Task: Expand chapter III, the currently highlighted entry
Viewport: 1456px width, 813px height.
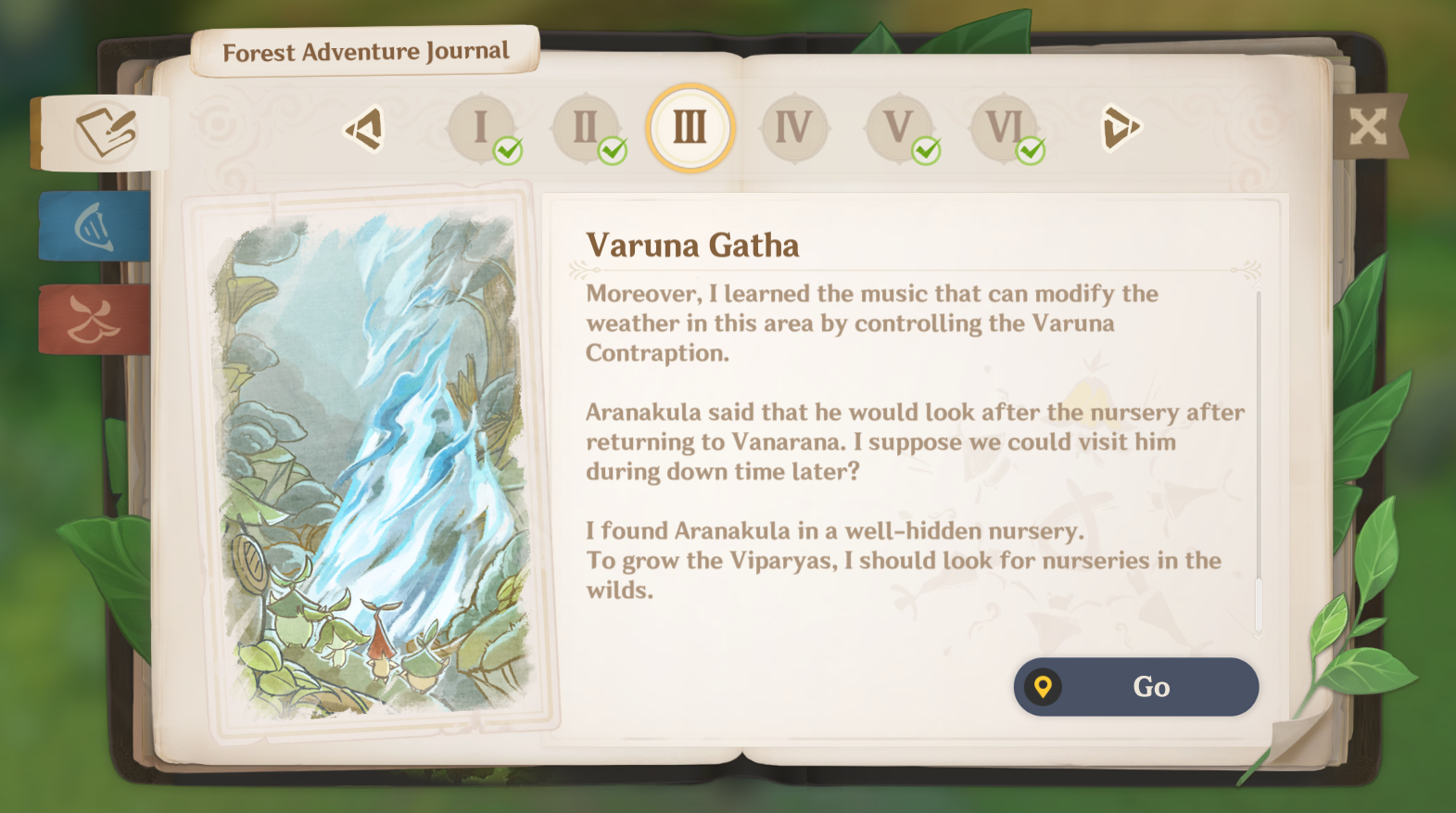Action: click(x=690, y=128)
